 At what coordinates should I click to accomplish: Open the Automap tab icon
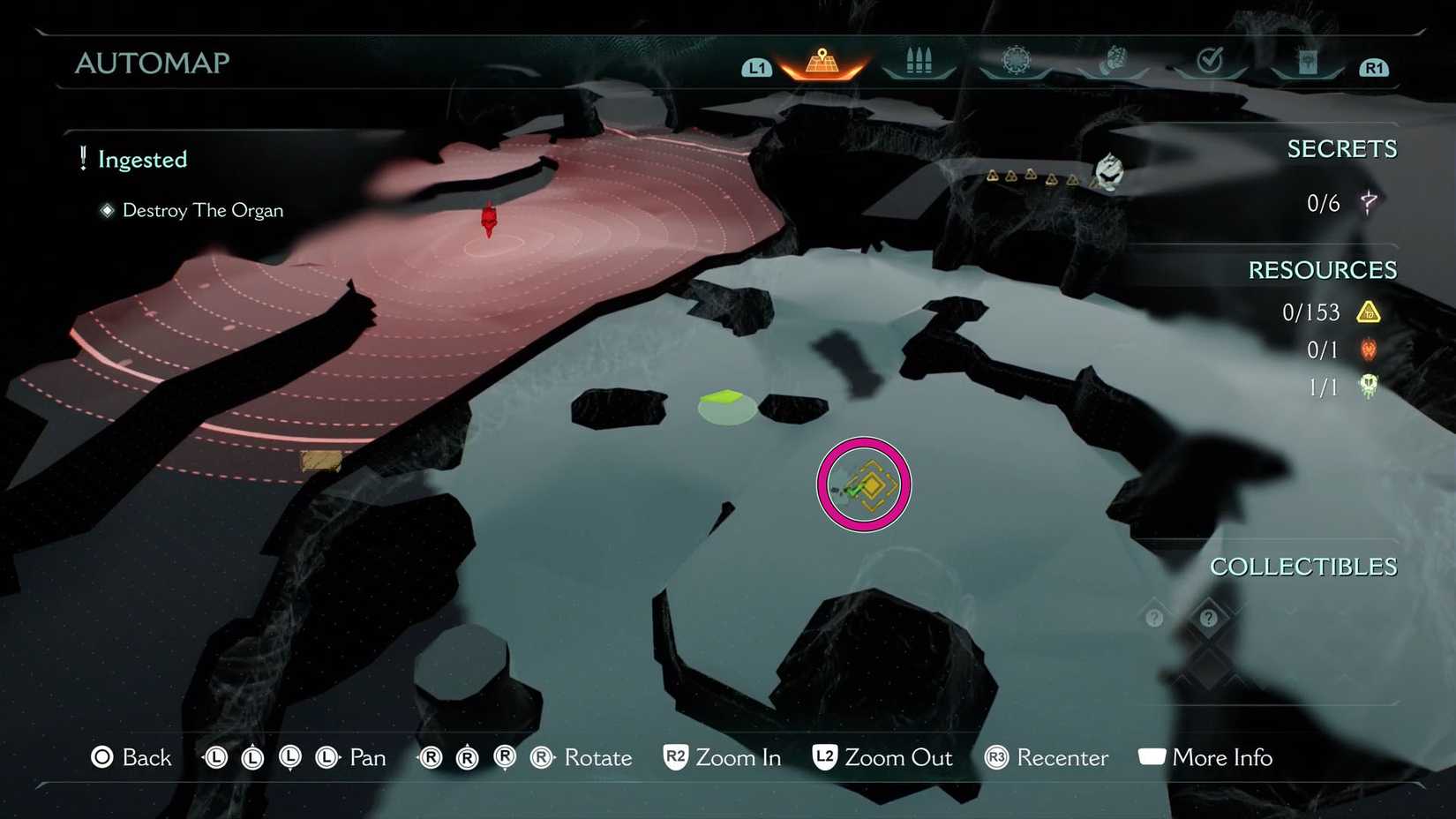[821, 60]
